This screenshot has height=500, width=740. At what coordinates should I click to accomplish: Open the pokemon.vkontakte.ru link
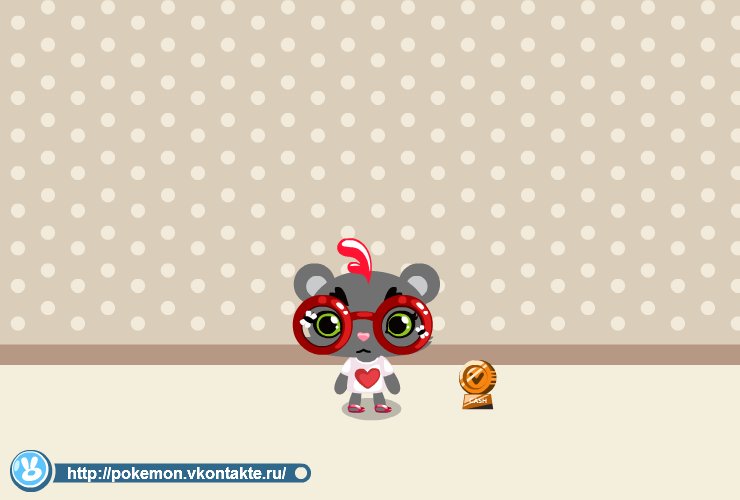[177, 473]
